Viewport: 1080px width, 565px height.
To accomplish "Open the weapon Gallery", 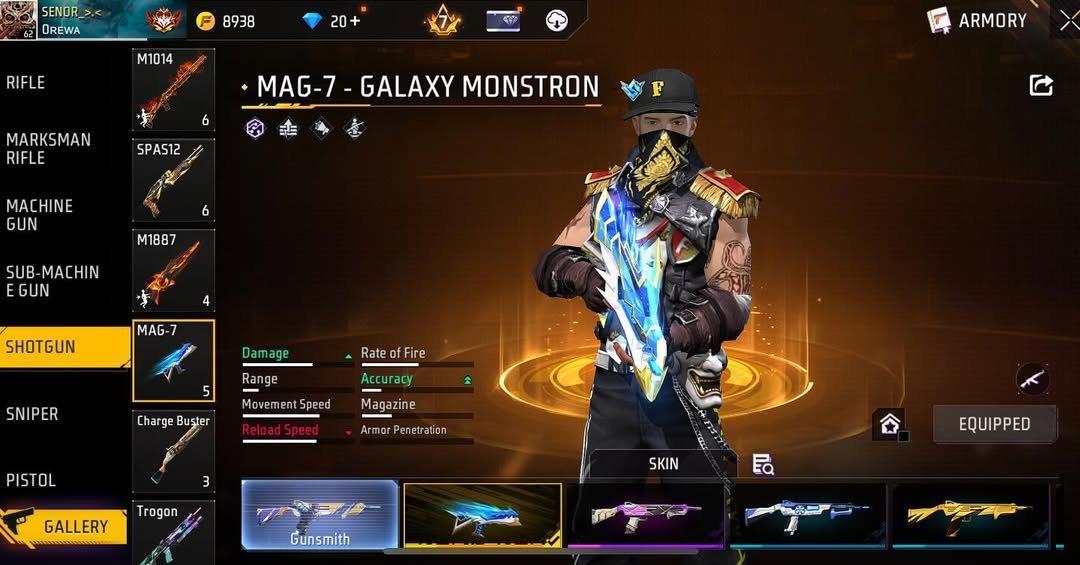I will [x=66, y=526].
